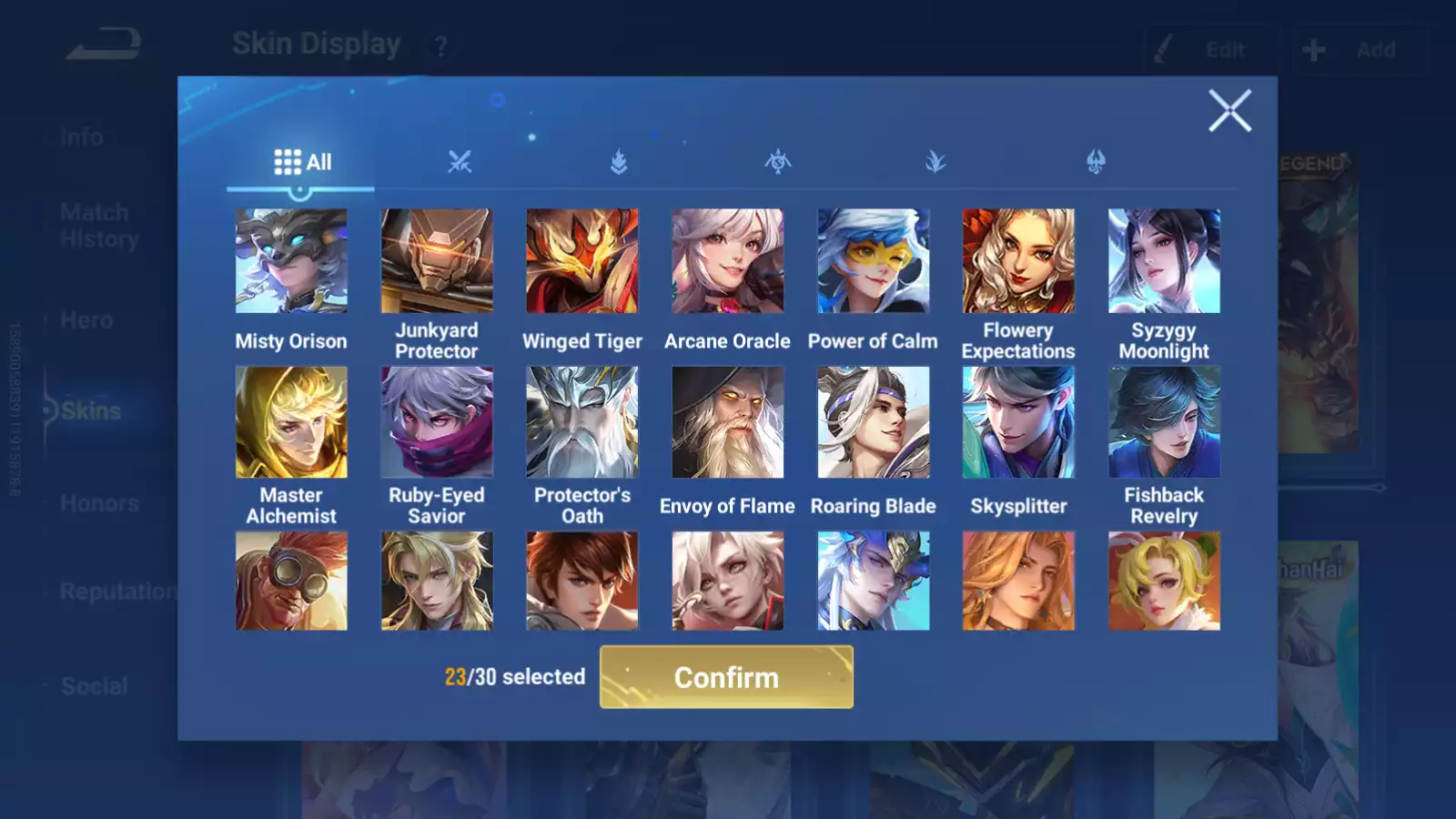Select the goggled red-haired hero skin
The width and height of the screenshot is (1456, 819).
pyautogui.click(x=291, y=581)
